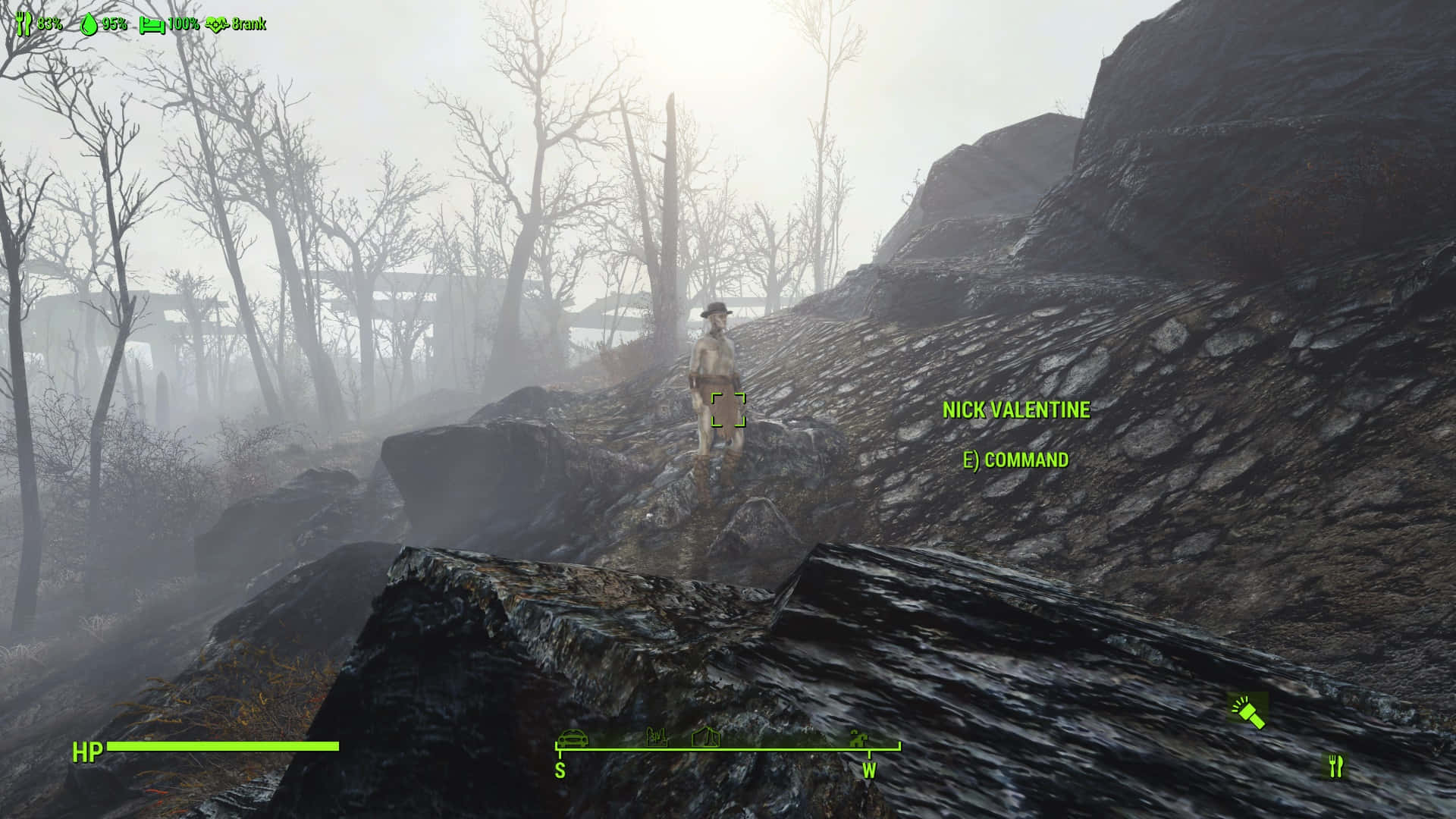Image resolution: width=1456 pixels, height=819 pixels.
Task: Select the bed sleep status icon
Action: point(152,24)
